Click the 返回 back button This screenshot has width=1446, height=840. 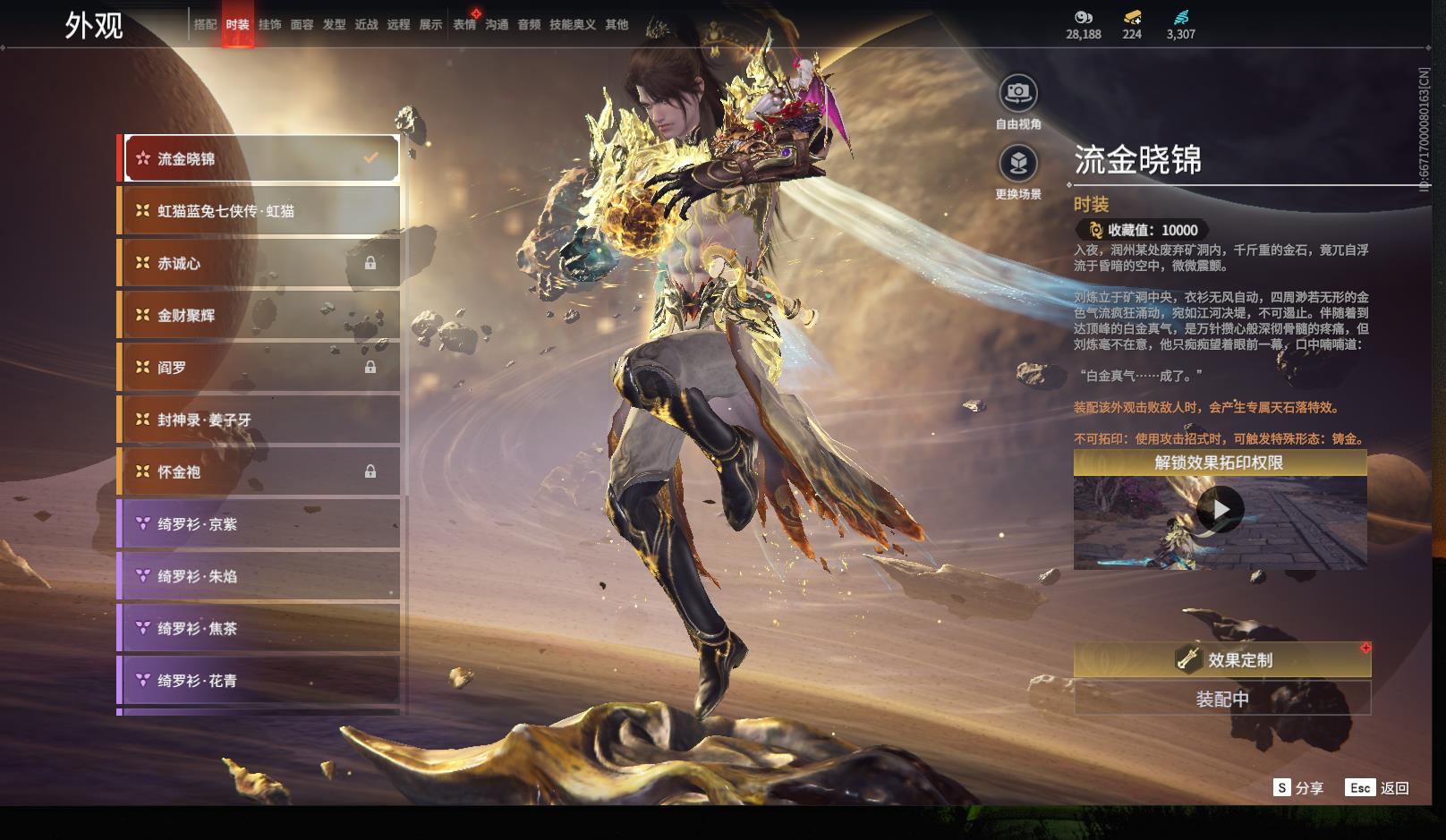point(1378,788)
